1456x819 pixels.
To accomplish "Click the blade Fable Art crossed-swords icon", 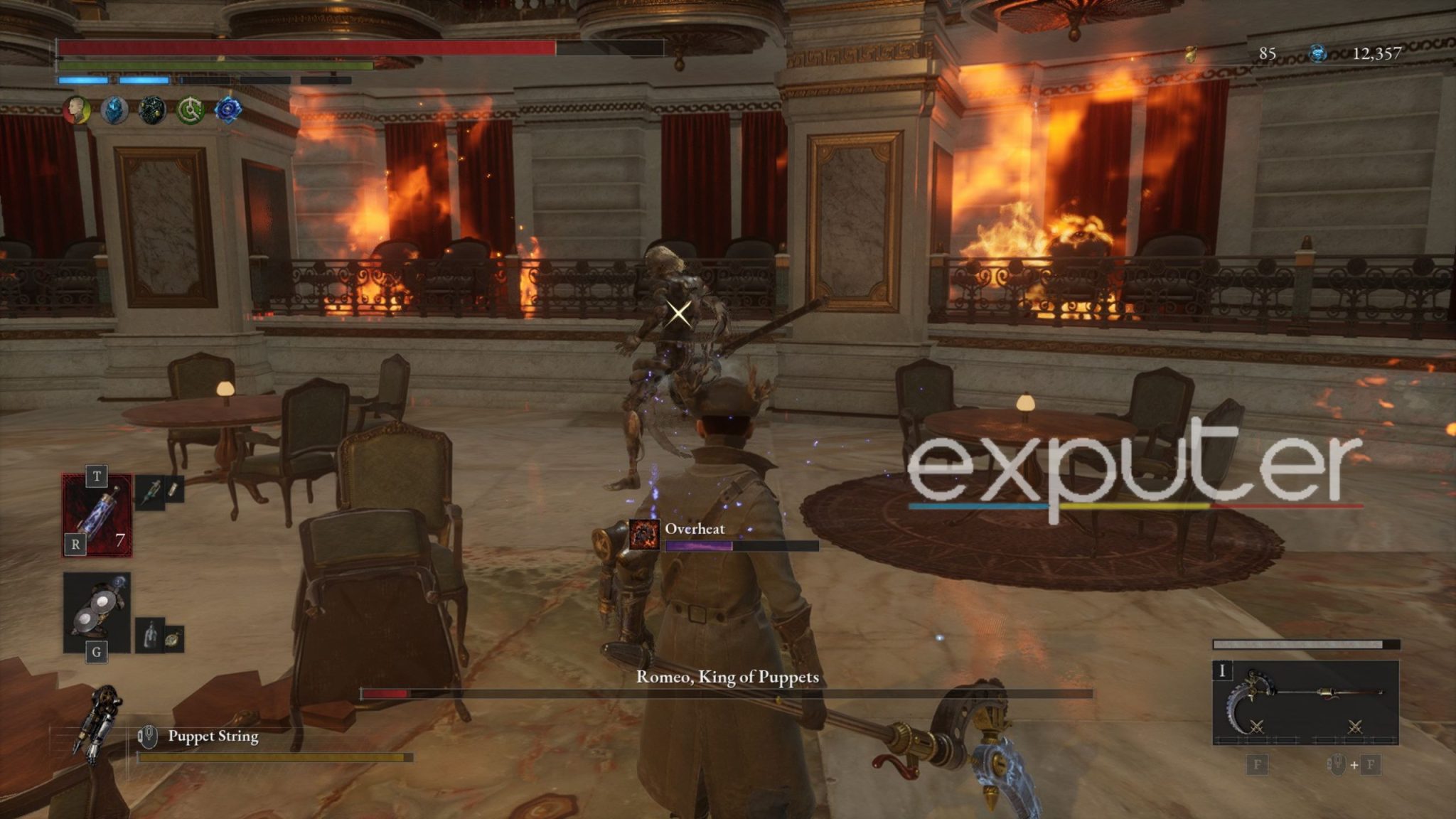I will (1256, 727).
